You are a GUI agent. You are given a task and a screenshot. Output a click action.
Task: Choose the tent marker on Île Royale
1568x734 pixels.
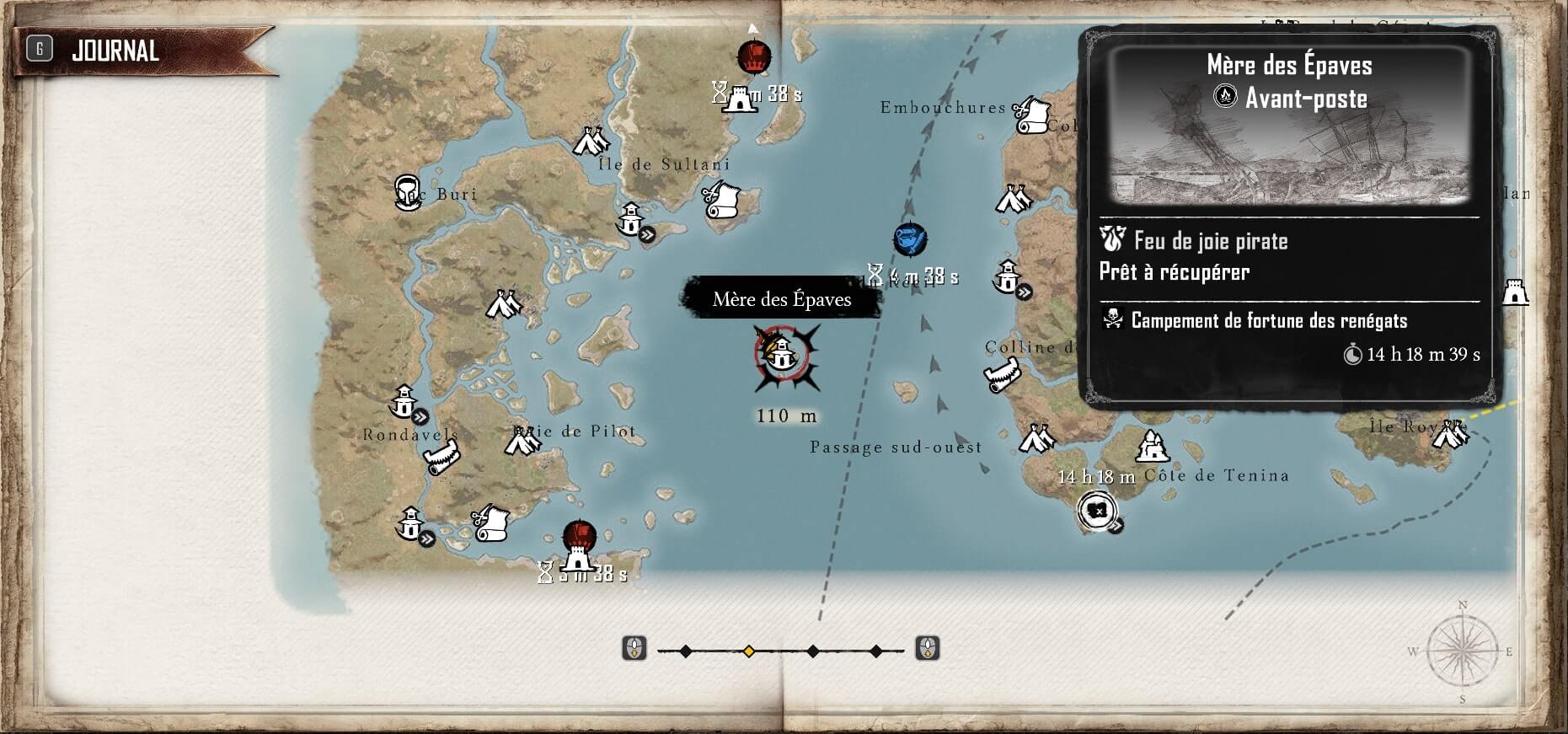[1451, 432]
